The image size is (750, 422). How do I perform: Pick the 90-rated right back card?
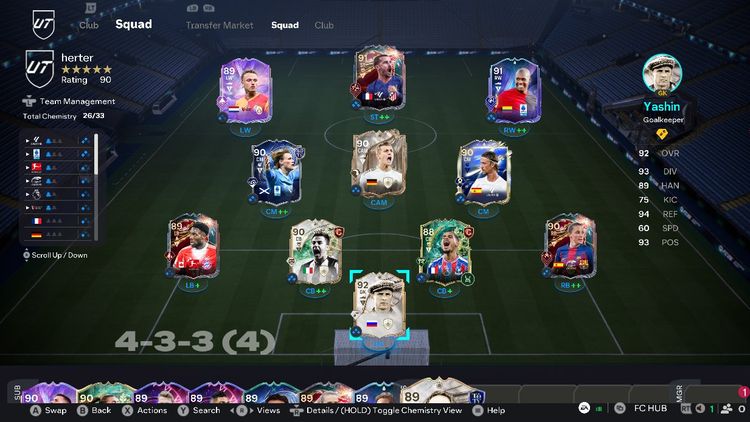coord(569,246)
